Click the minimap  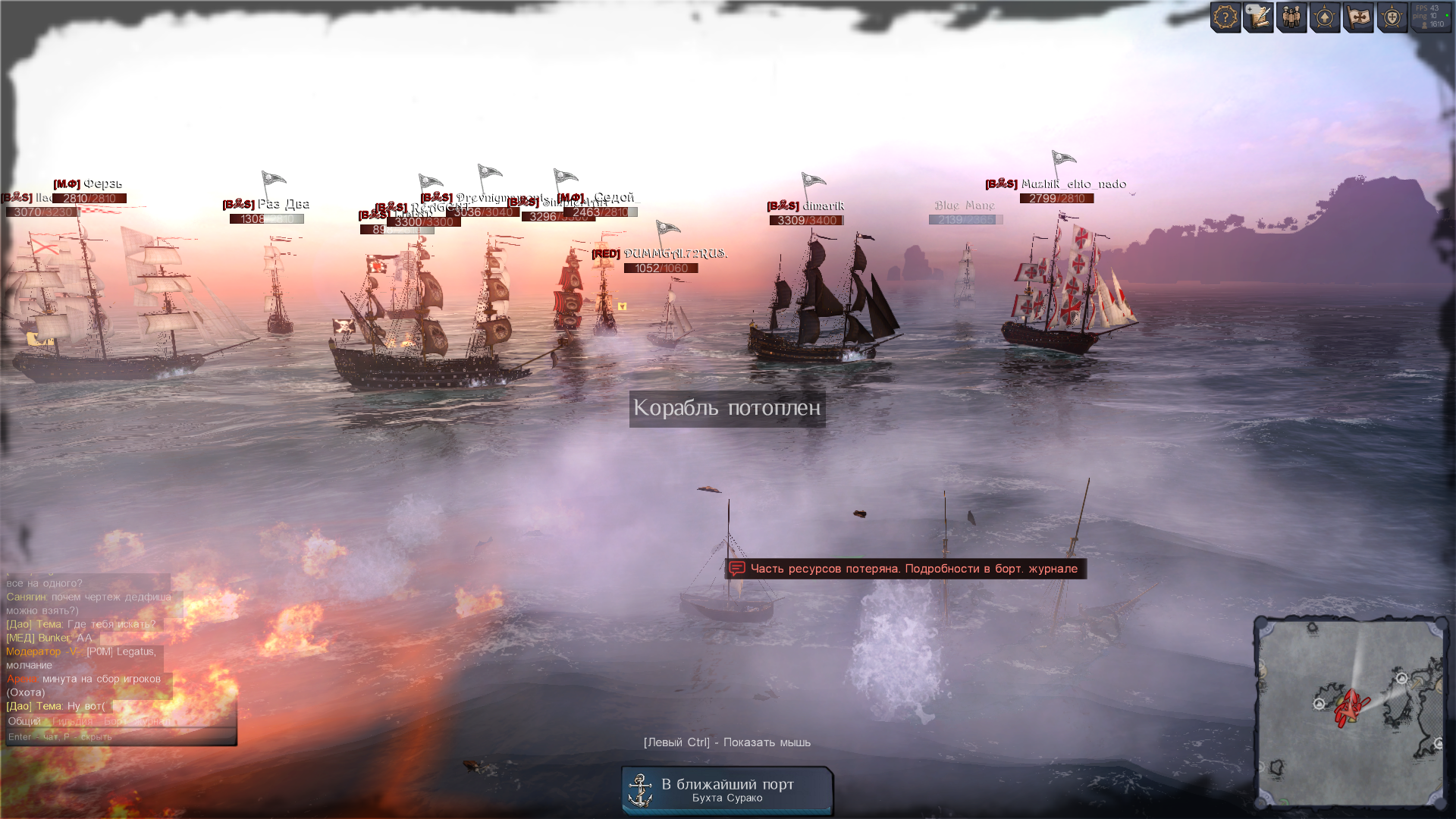[x=1351, y=711]
